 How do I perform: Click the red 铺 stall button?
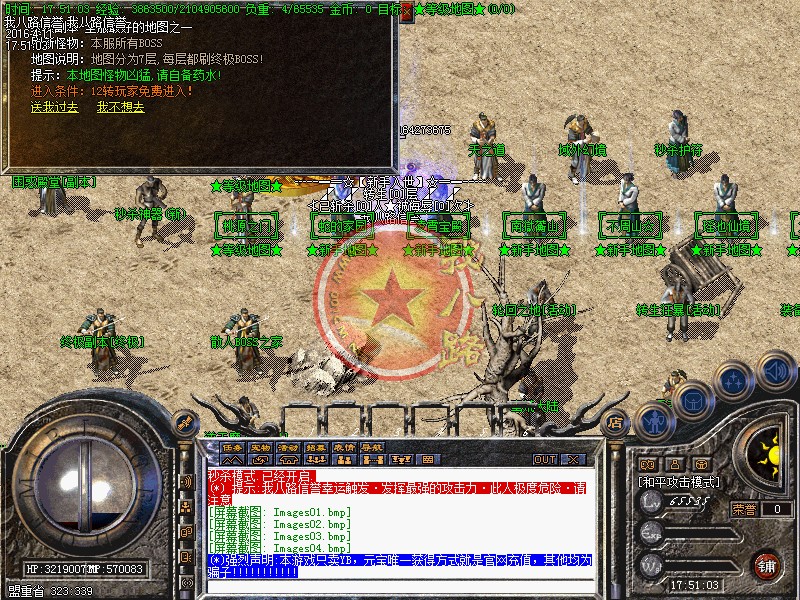coord(768,565)
